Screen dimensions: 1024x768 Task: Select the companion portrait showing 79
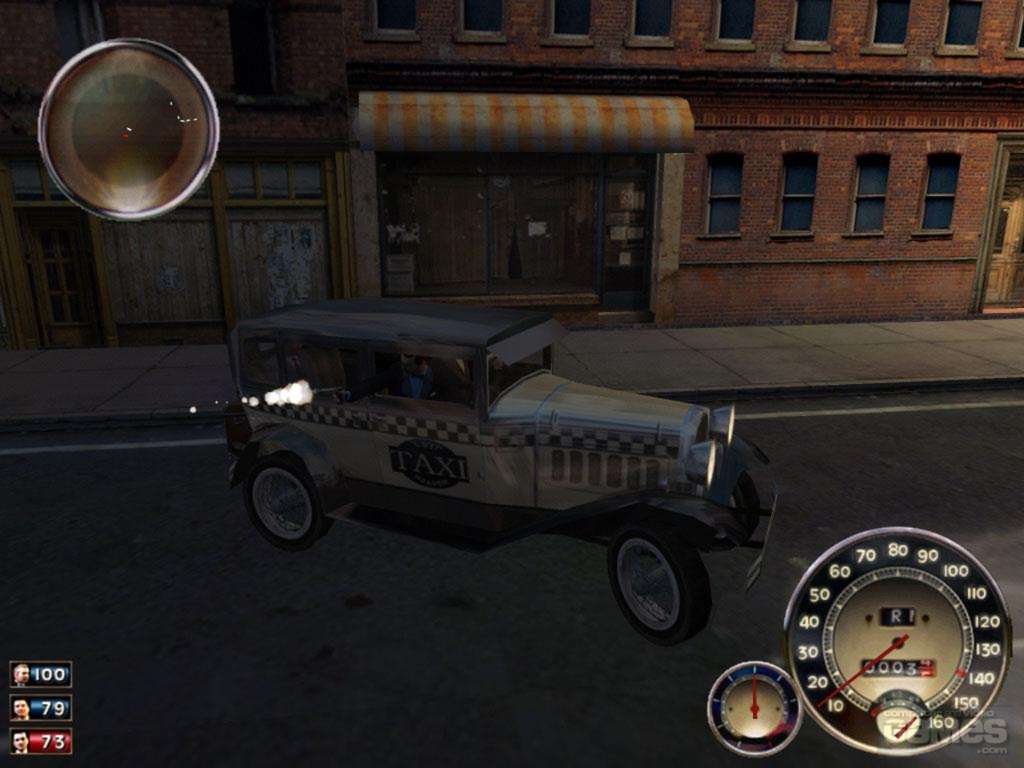(x=21, y=708)
